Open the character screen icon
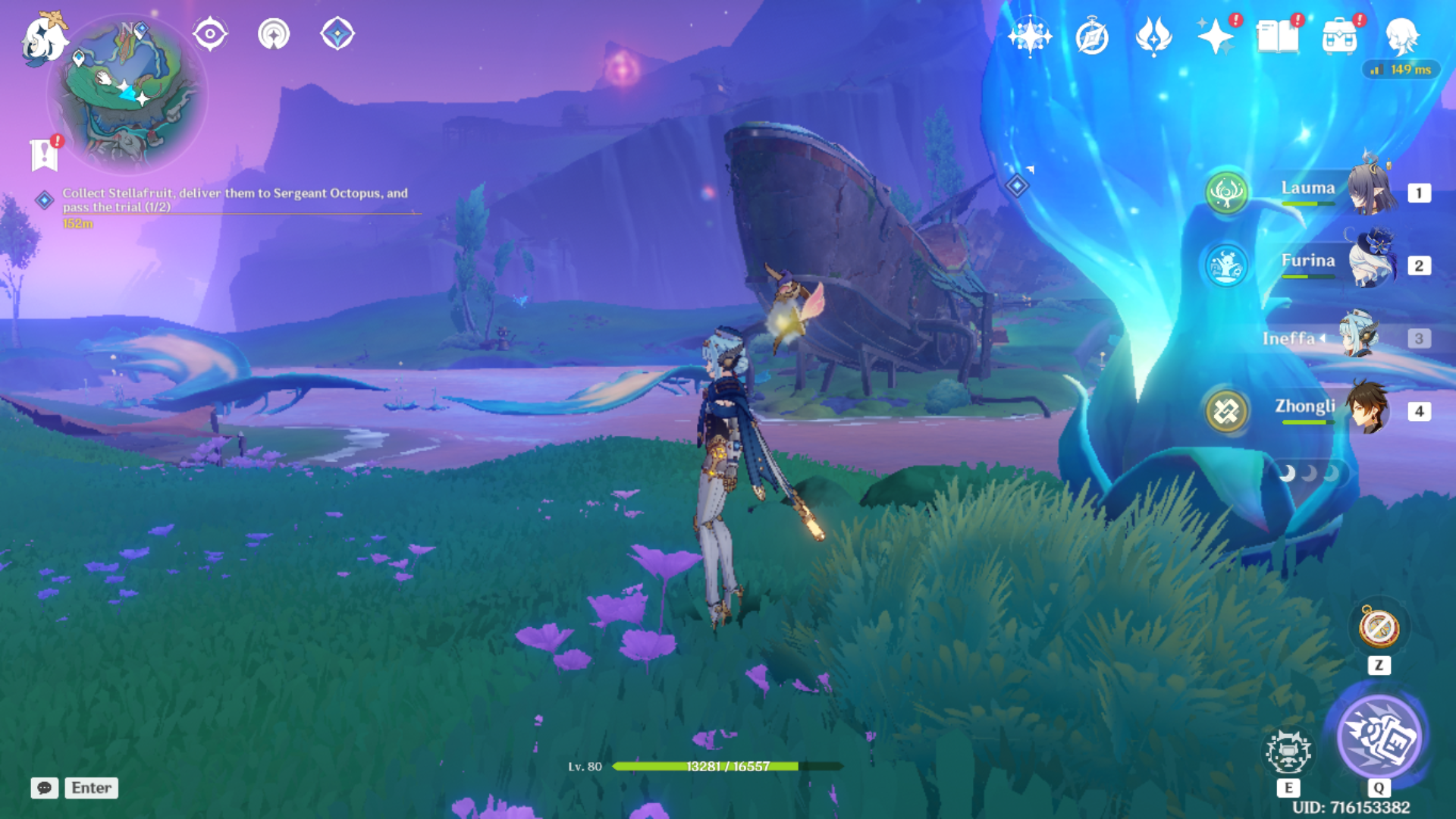Image resolution: width=1456 pixels, height=819 pixels. [x=1401, y=36]
